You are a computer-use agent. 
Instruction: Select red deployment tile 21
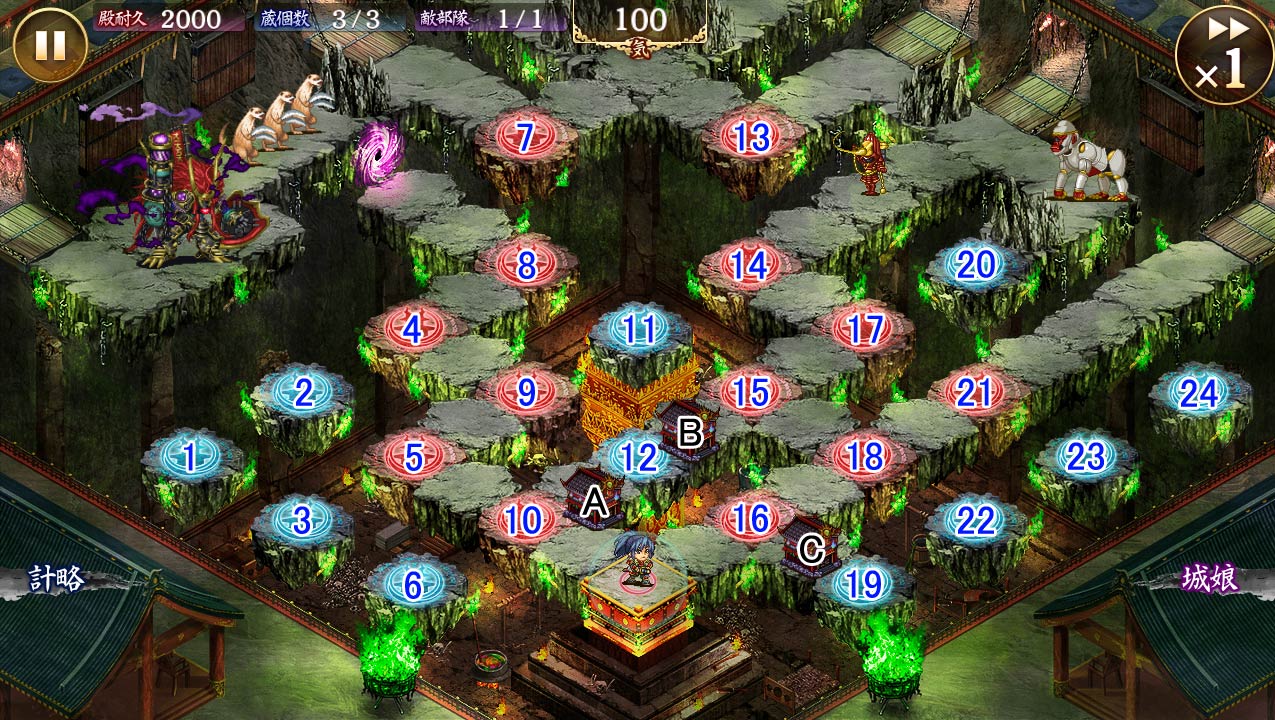(974, 393)
